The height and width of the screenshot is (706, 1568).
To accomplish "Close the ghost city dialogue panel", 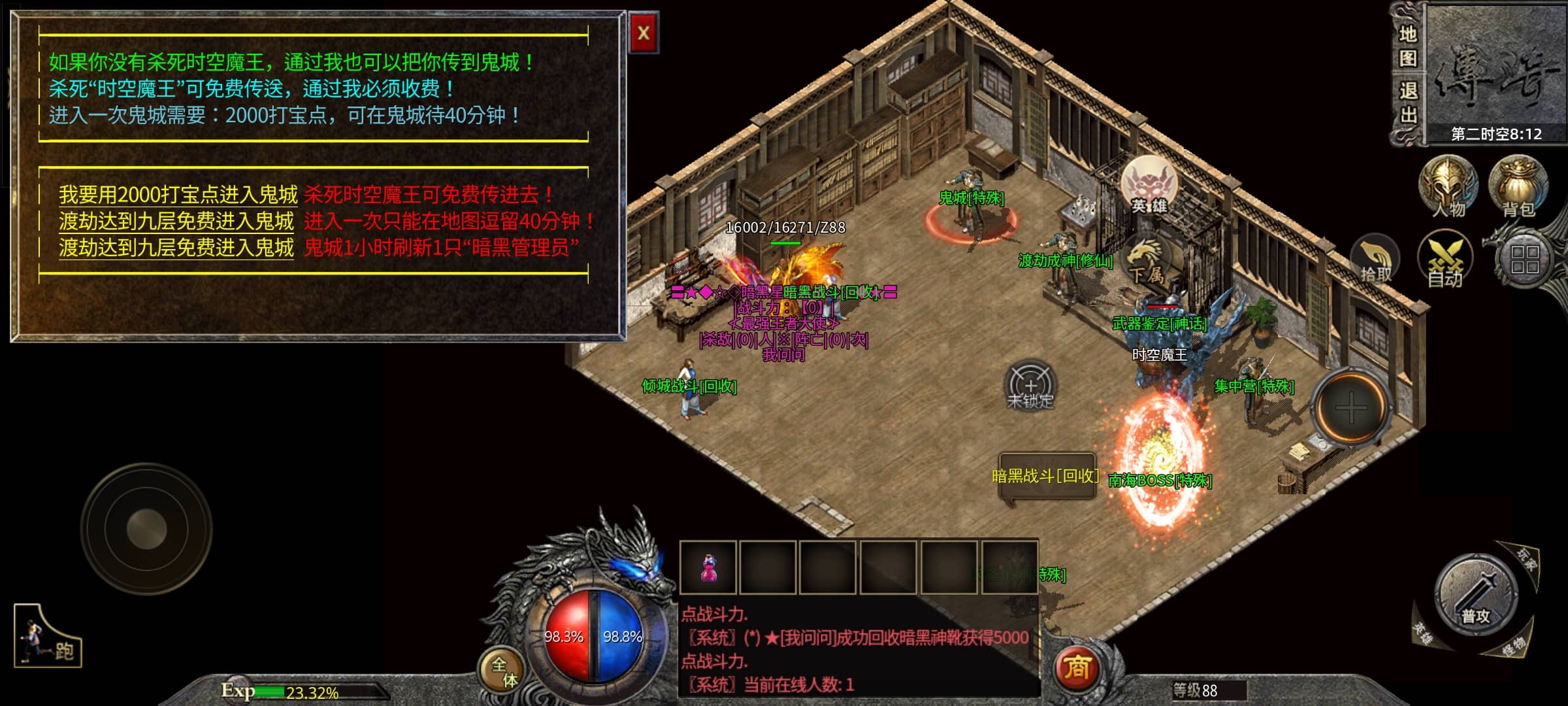I will (x=644, y=33).
